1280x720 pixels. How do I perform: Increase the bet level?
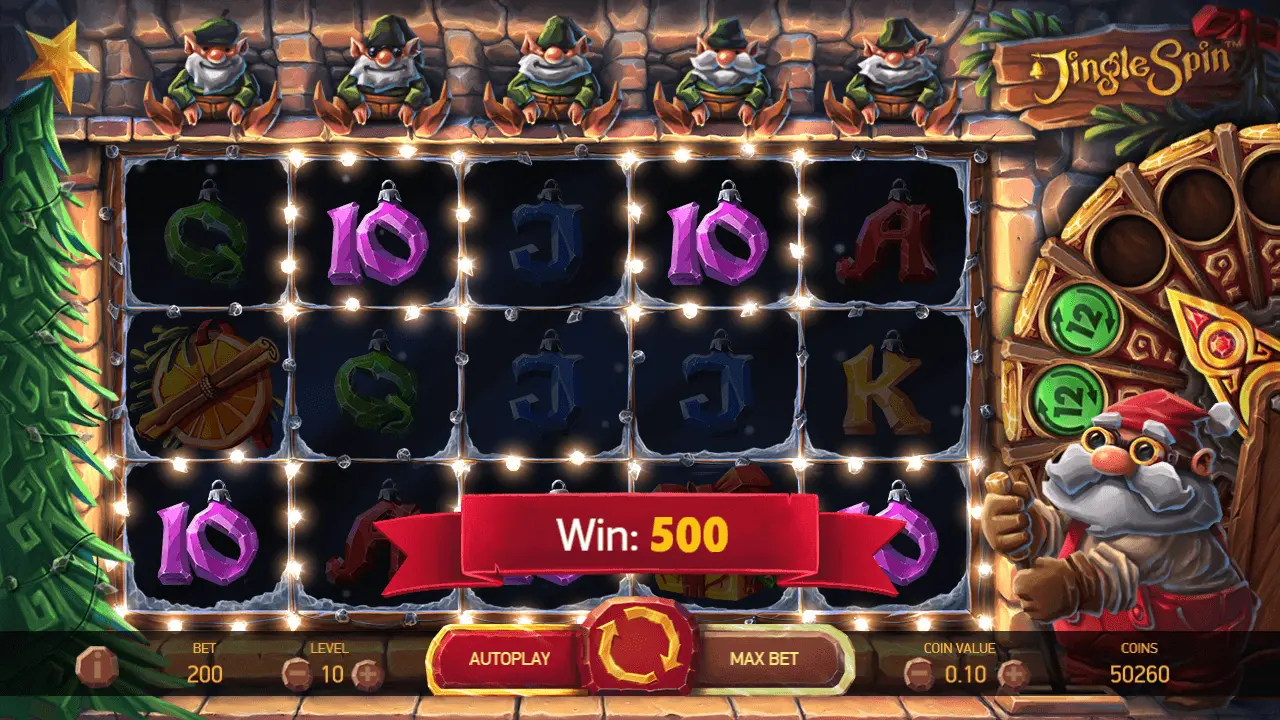pos(367,674)
